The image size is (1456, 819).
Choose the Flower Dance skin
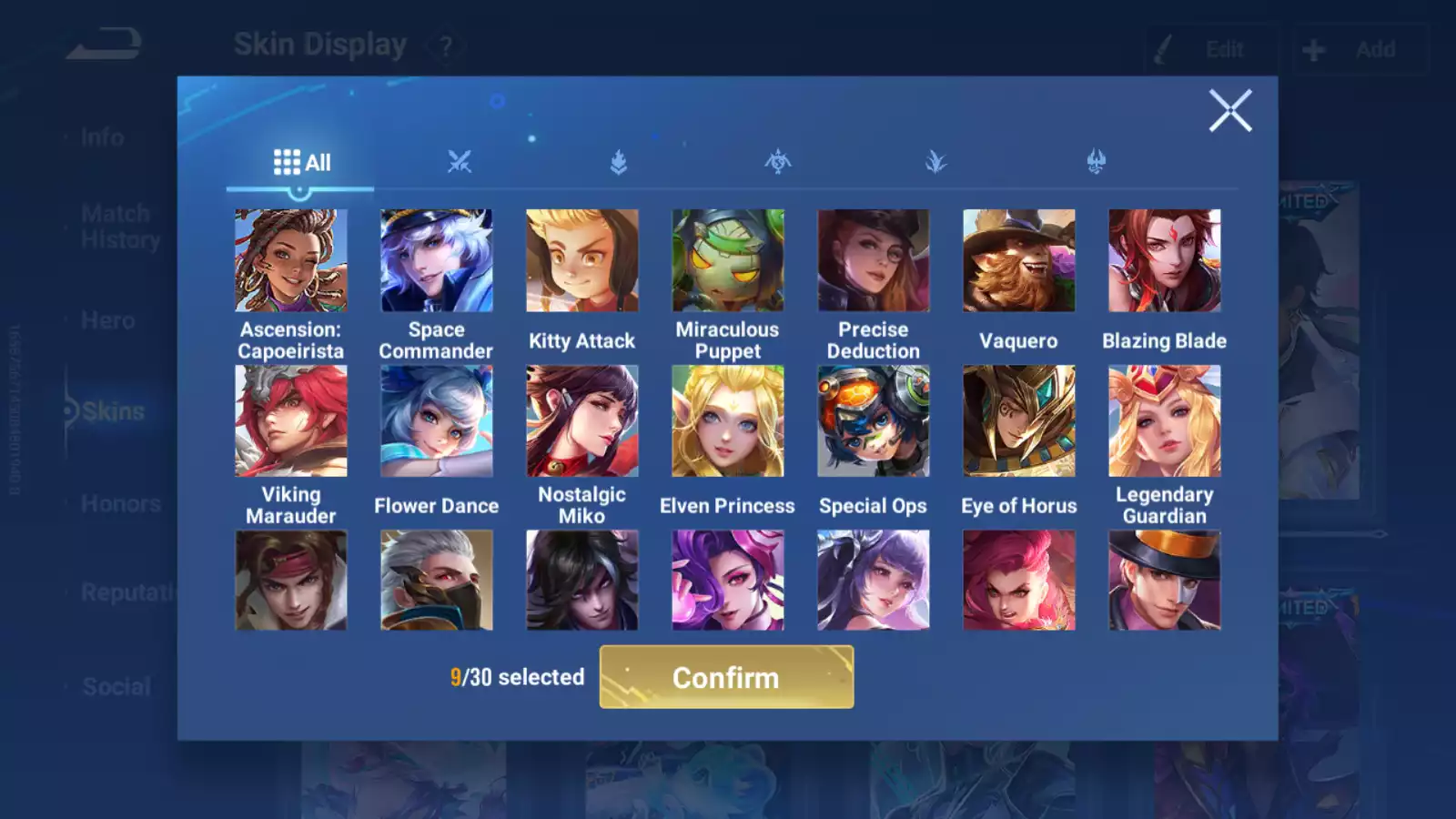pyautogui.click(x=437, y=421)
